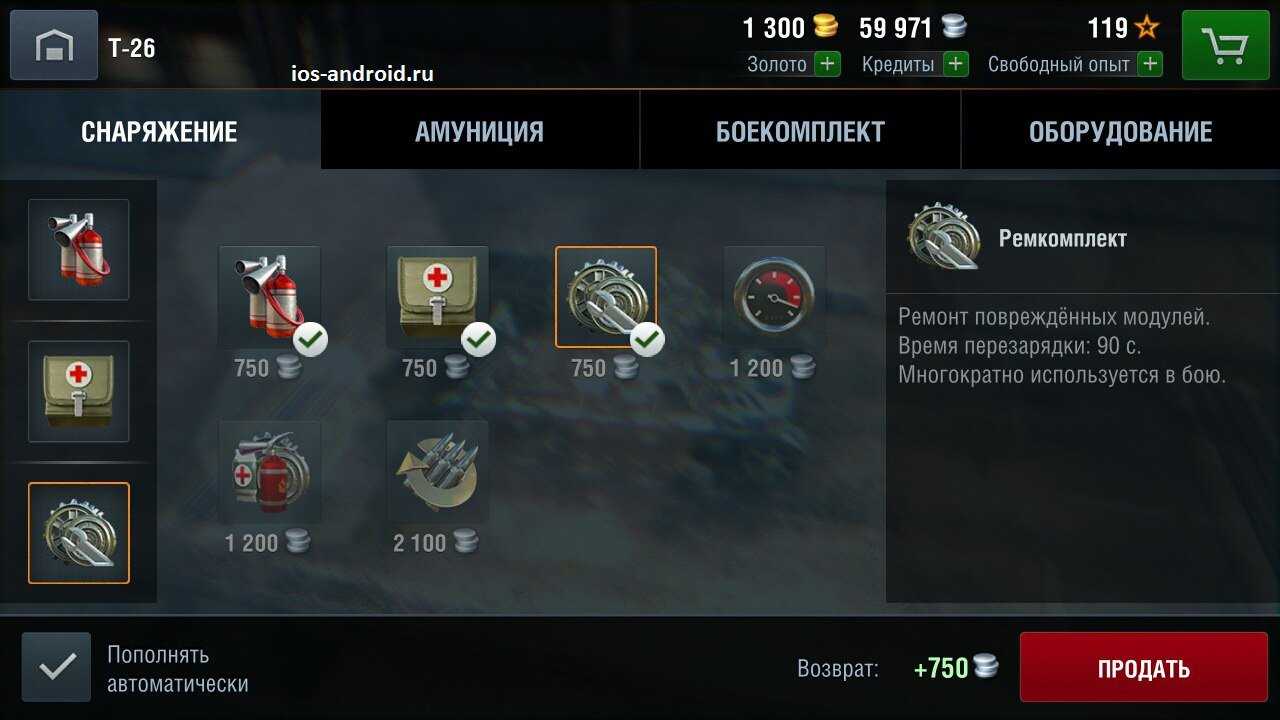Select the speed gauge consumable for 1 200

[x=774, y=297]
